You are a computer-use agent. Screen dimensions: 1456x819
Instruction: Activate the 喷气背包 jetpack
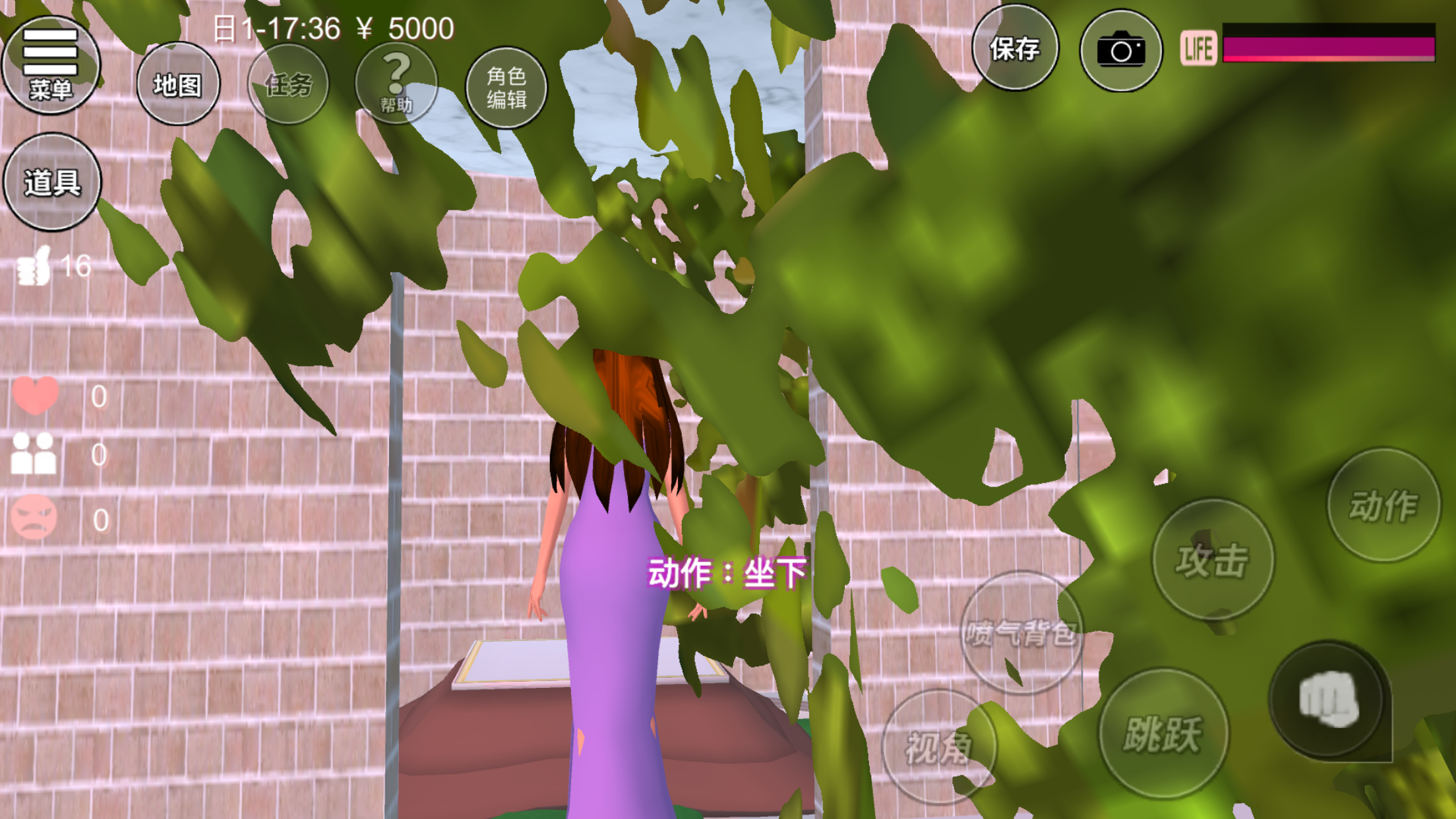pyautogui.click(x=1021, y=633)
